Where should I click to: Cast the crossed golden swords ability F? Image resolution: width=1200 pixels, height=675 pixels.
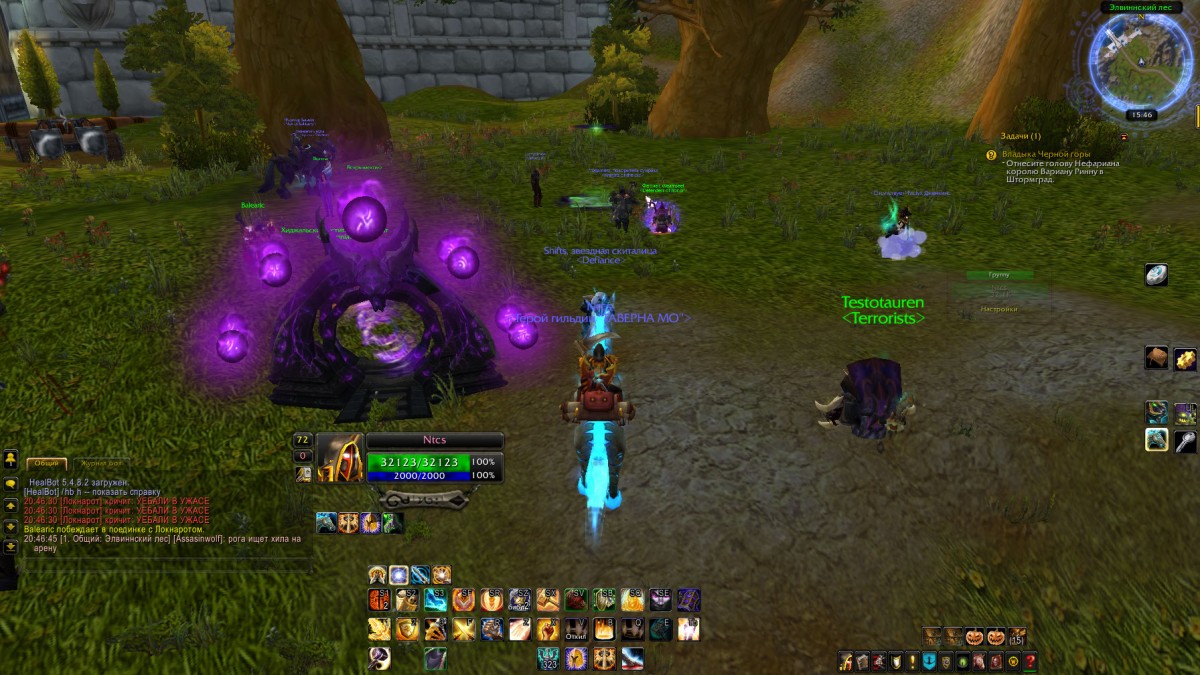[x=463, y=629]
